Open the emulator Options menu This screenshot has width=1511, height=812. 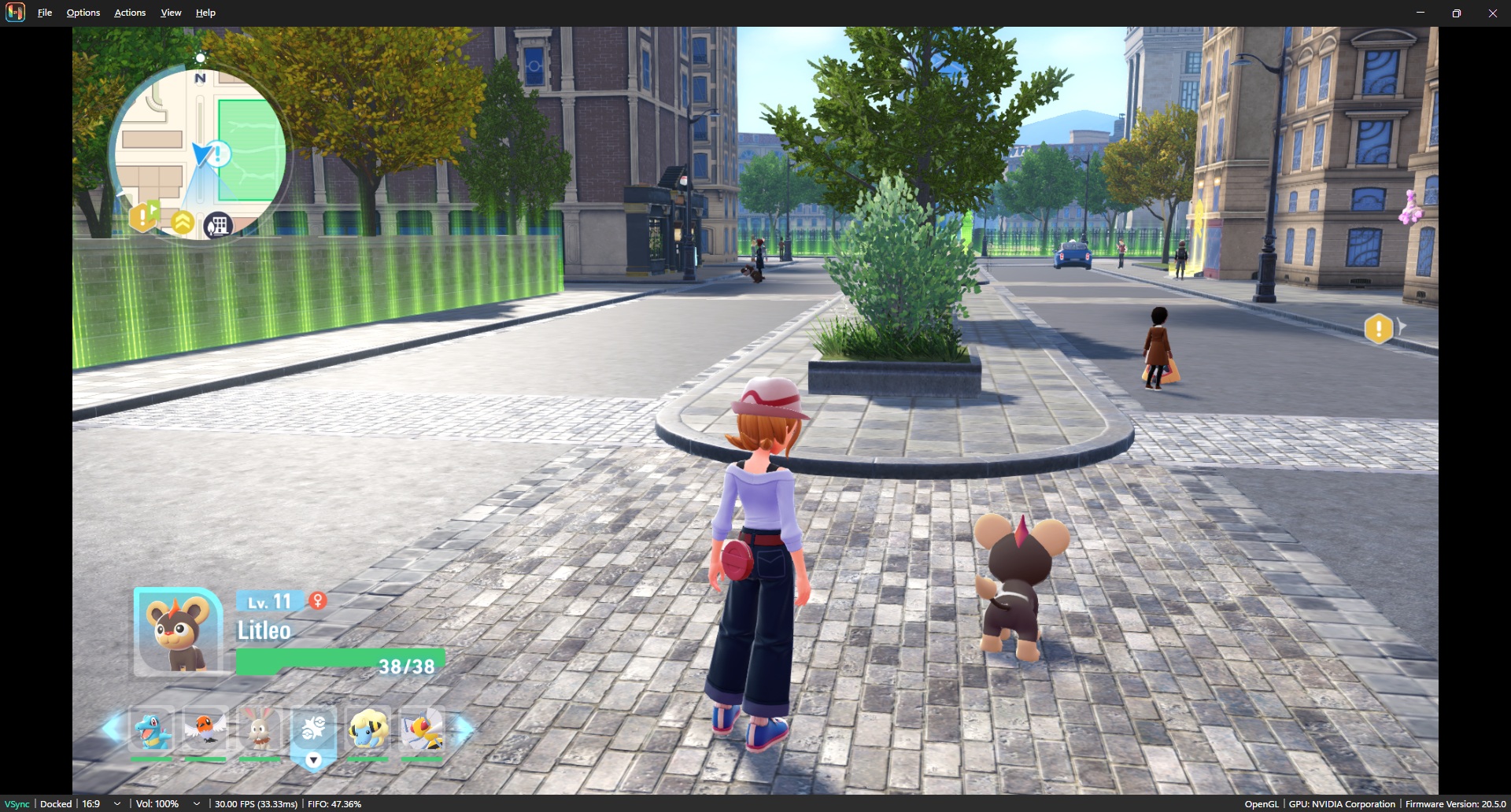click(x=83, y=13)
